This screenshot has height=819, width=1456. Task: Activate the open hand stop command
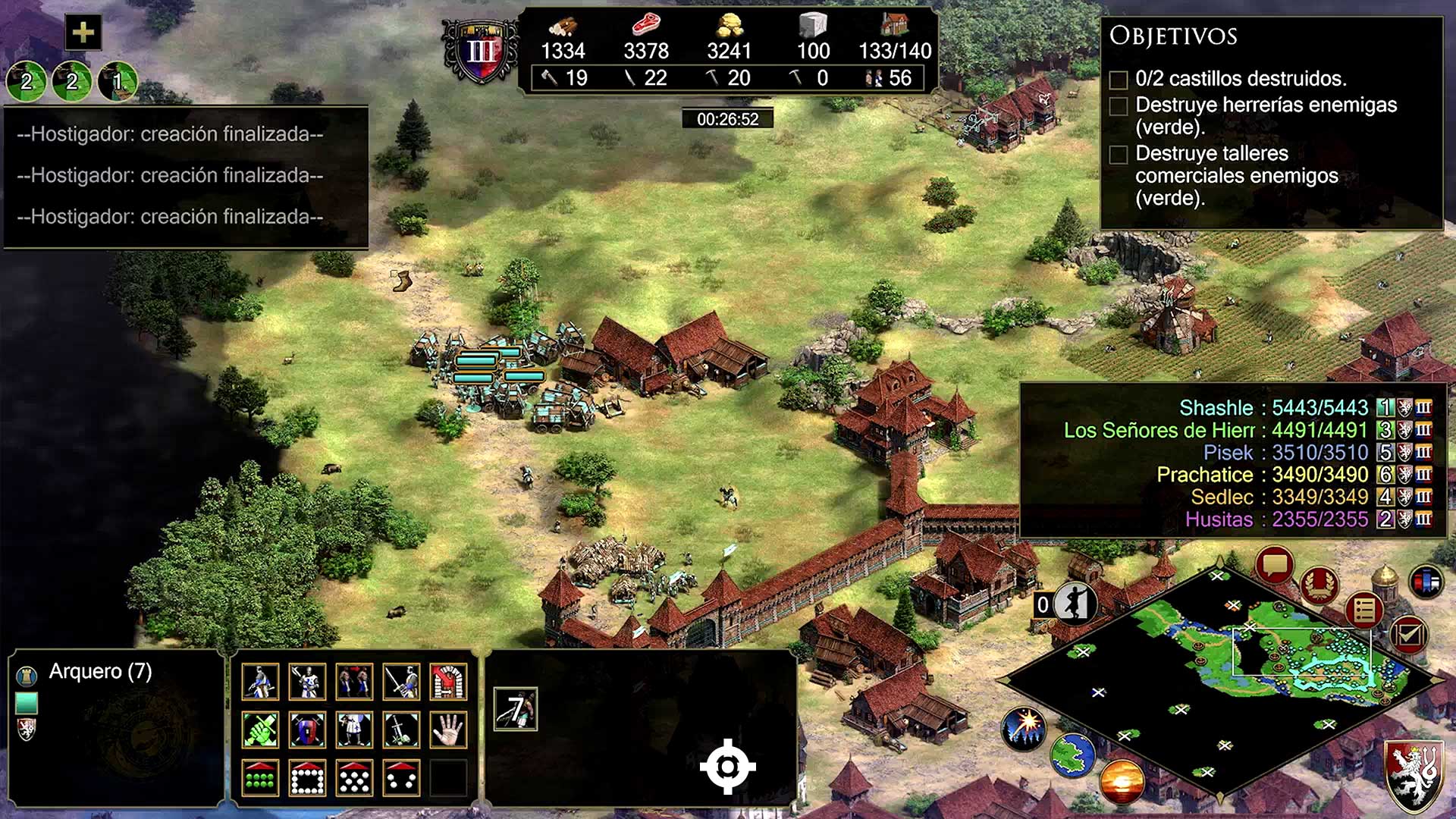448,730
